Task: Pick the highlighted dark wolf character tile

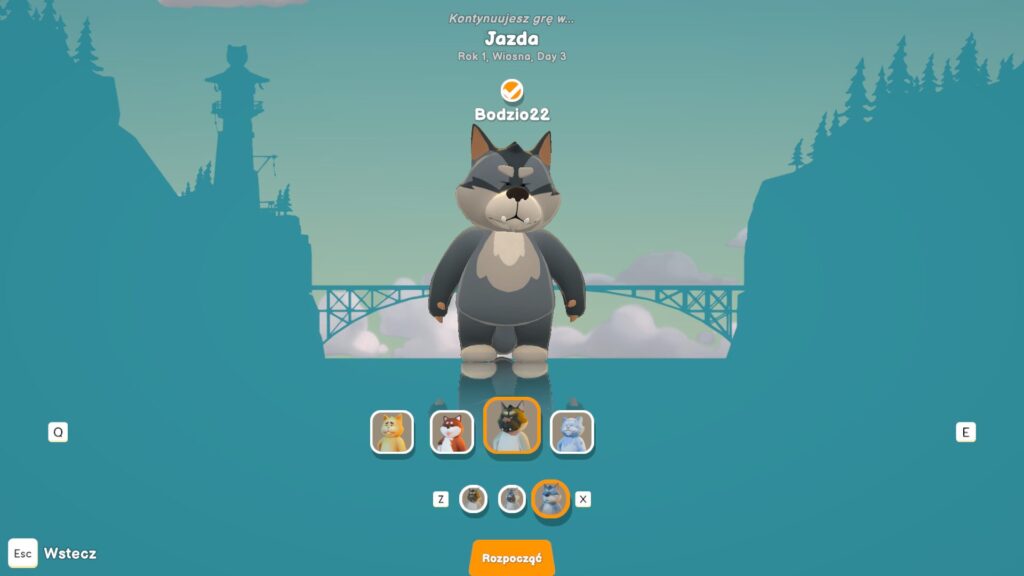Action: coord(512,426)
